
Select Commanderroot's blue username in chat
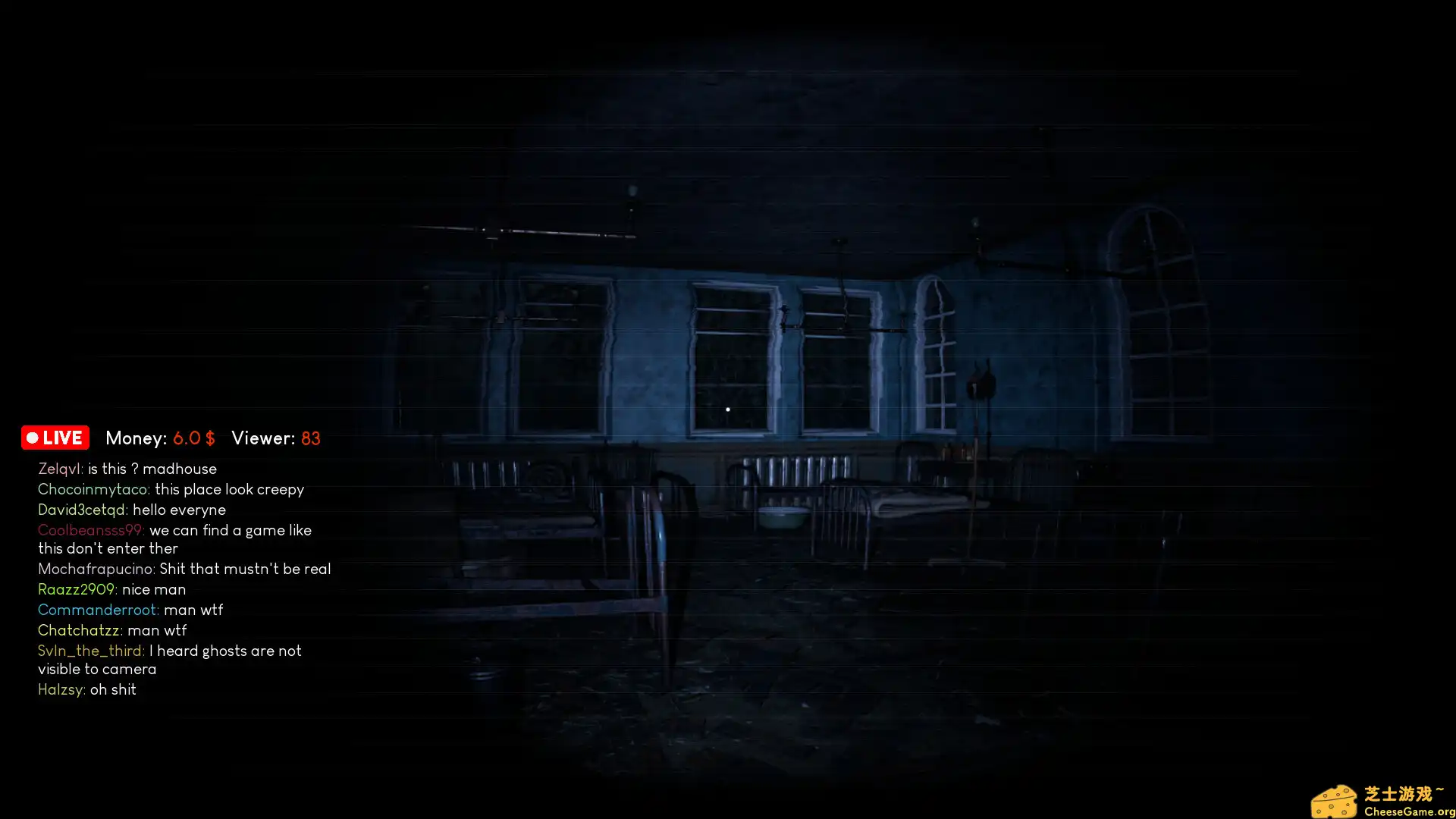click(x=97, y=610)
